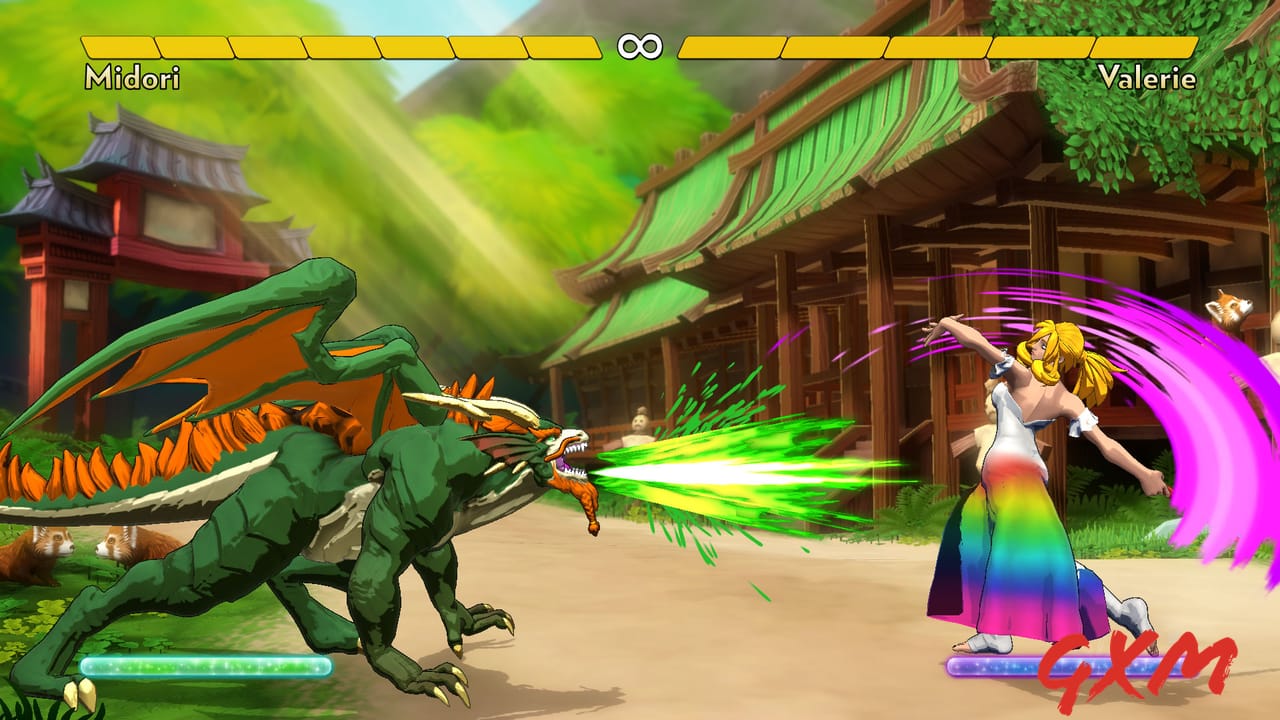Select the Valerie name label

click(1148, 76)
